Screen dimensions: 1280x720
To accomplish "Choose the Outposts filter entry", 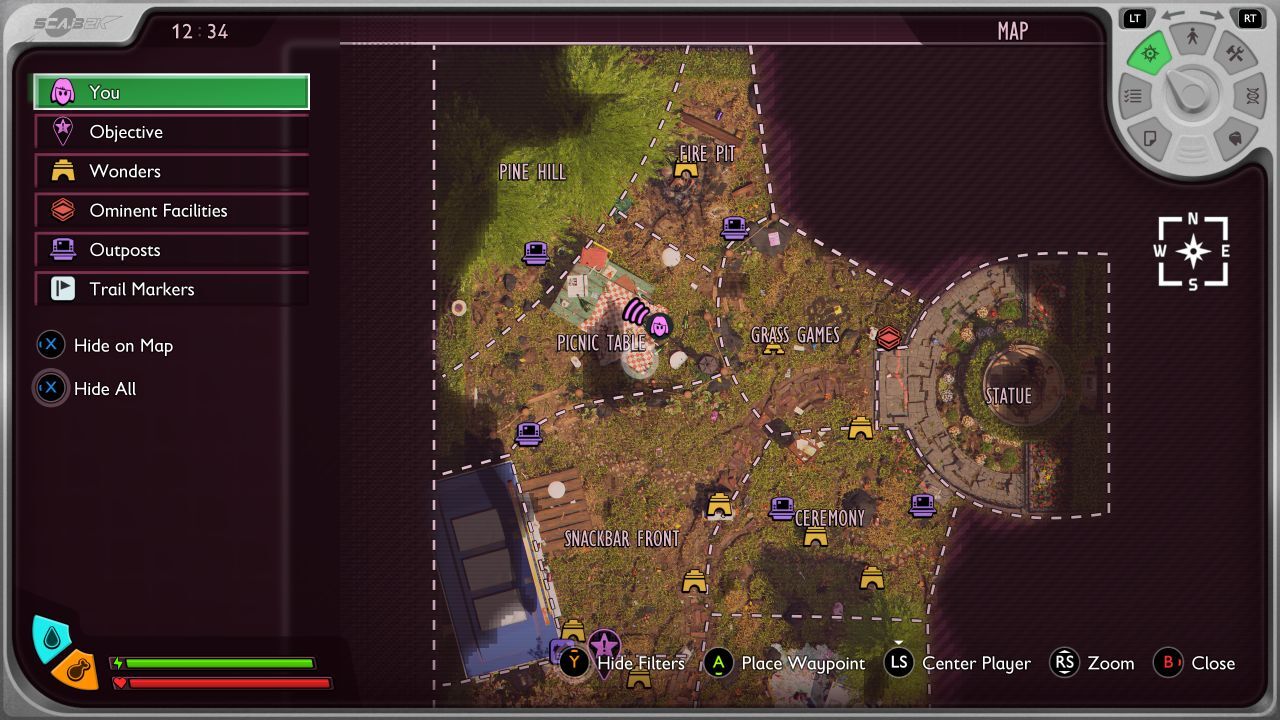I will [171, 250].
